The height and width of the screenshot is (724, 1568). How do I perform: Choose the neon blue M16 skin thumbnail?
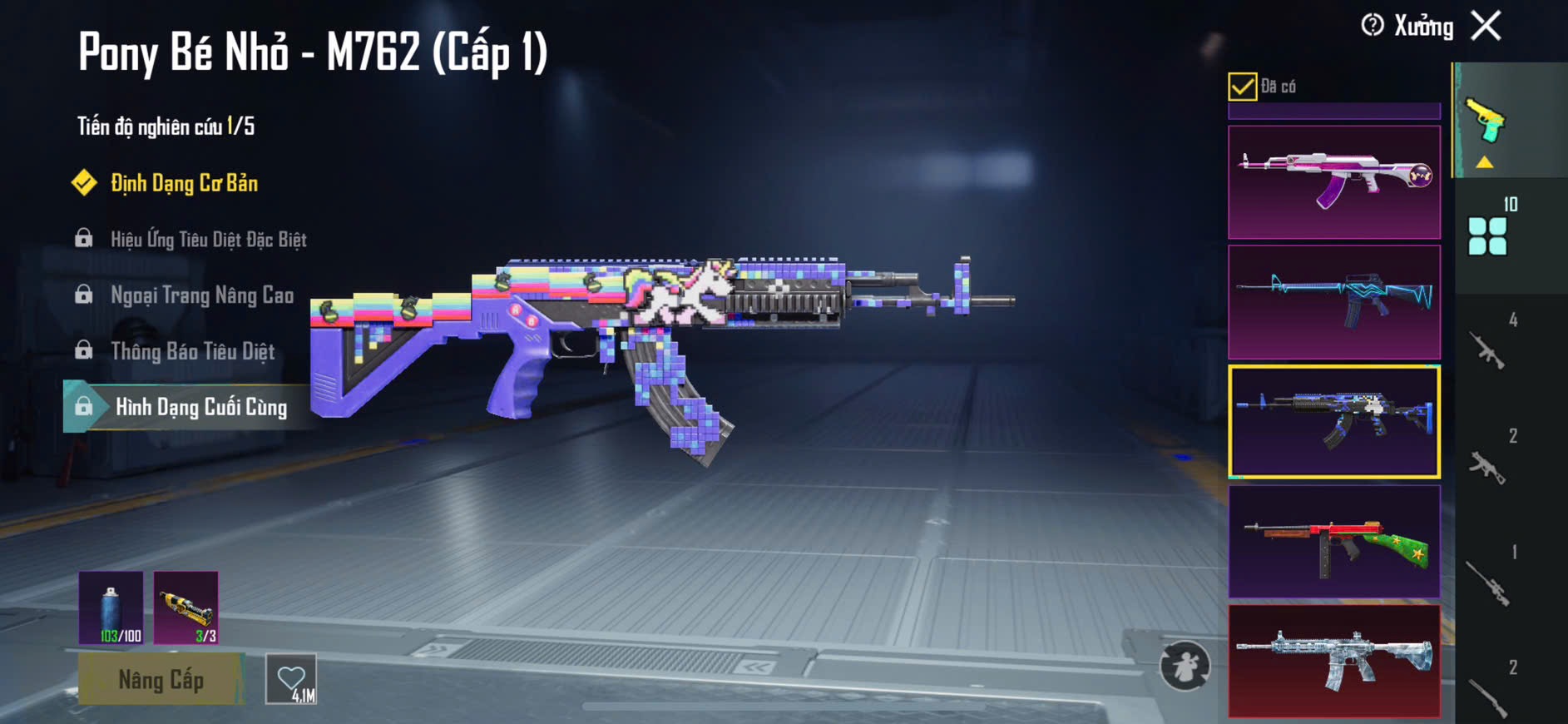click(1333, 301)
